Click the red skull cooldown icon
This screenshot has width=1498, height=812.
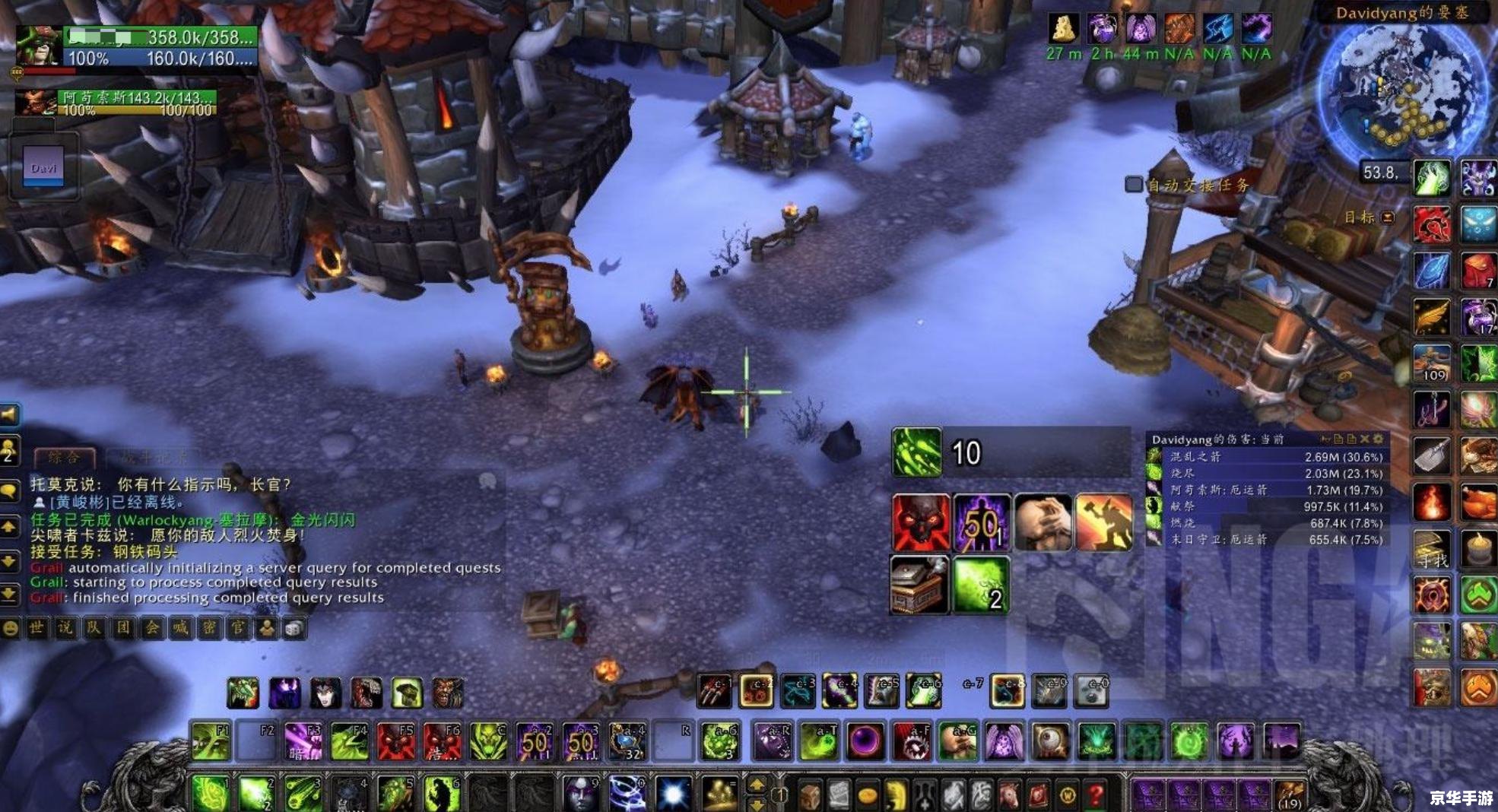(x=921, y=522)
